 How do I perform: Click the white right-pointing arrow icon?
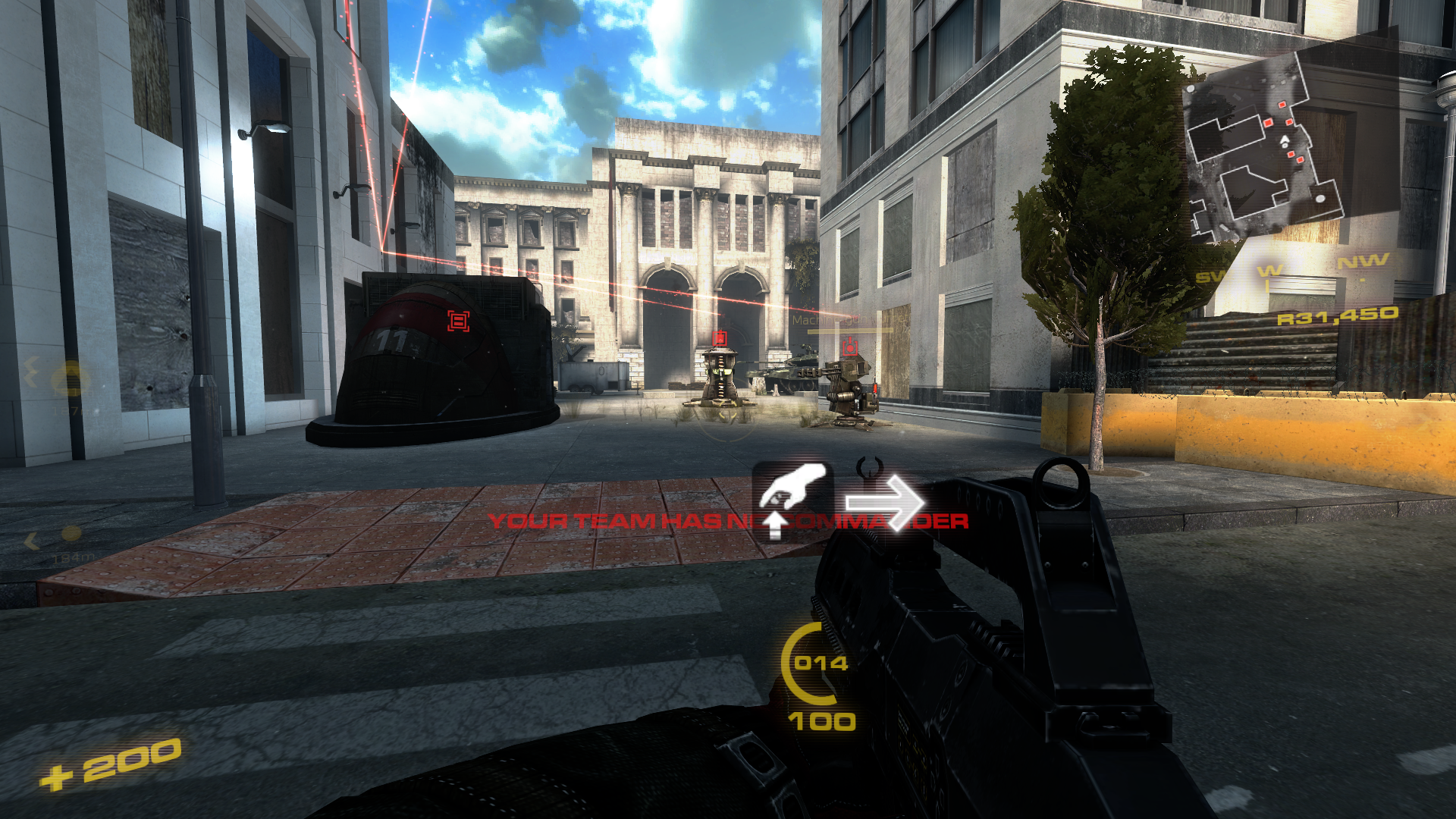884,502
